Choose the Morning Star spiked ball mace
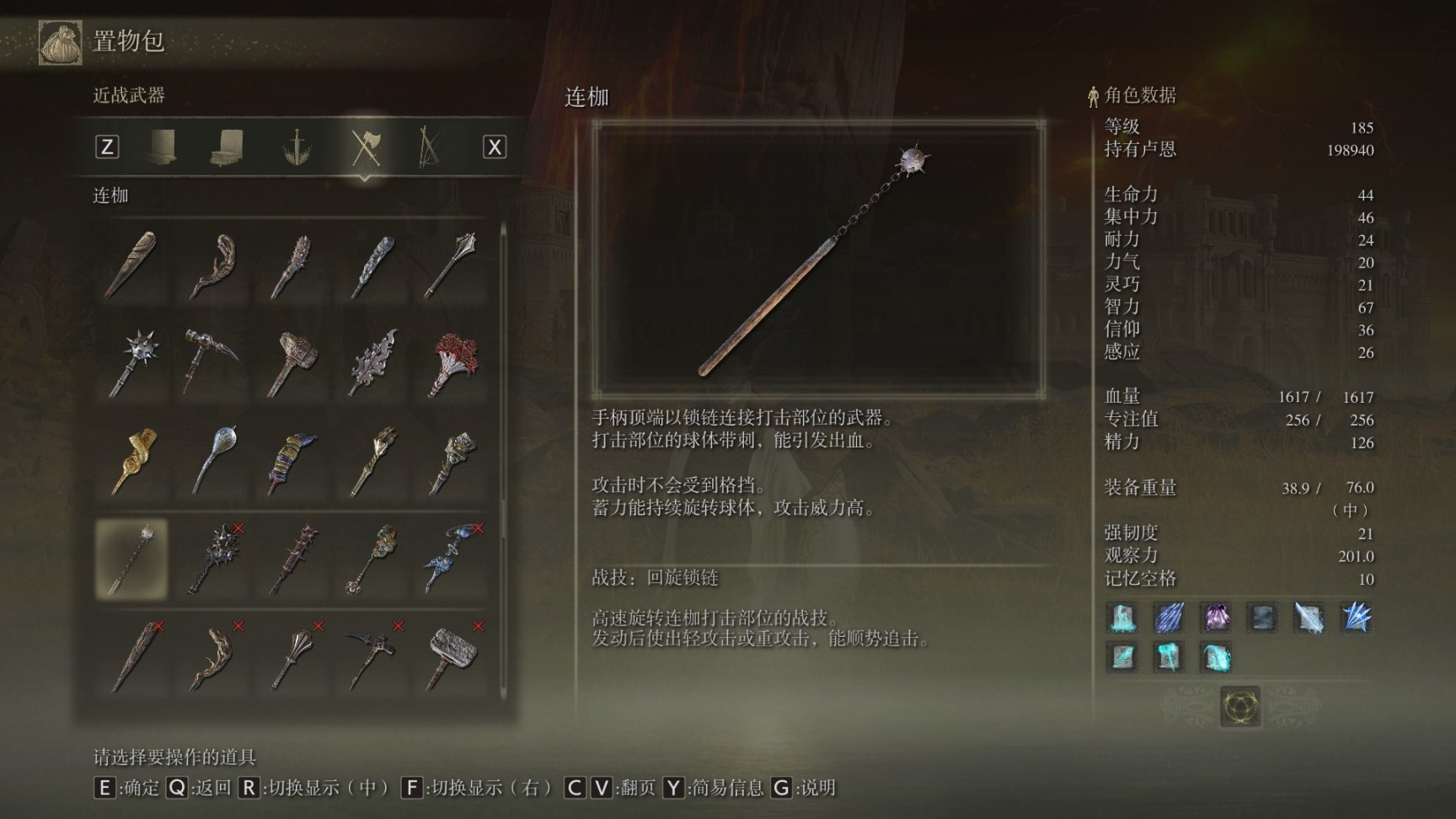 135,362
